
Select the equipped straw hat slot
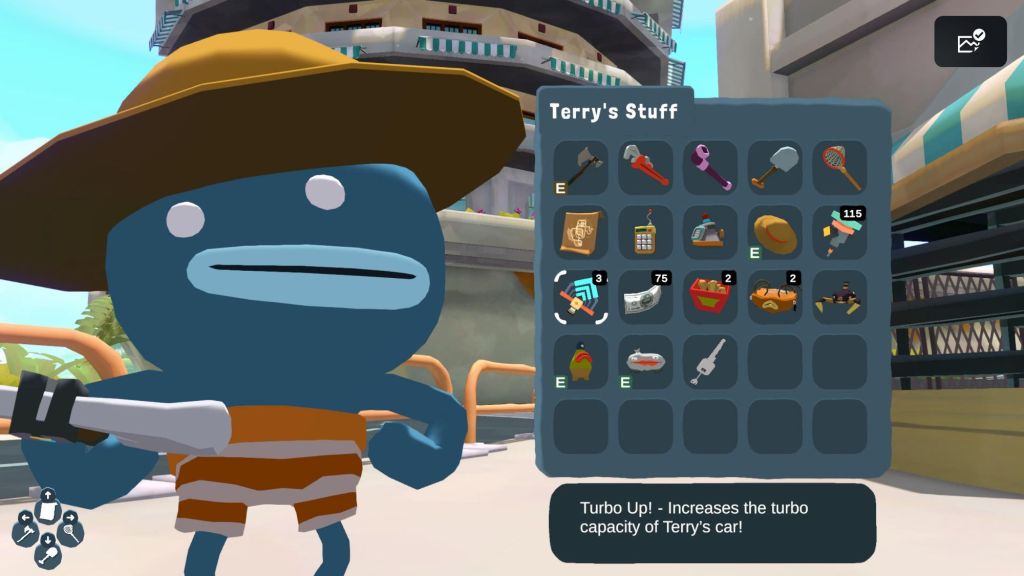(x=775, y=232)
